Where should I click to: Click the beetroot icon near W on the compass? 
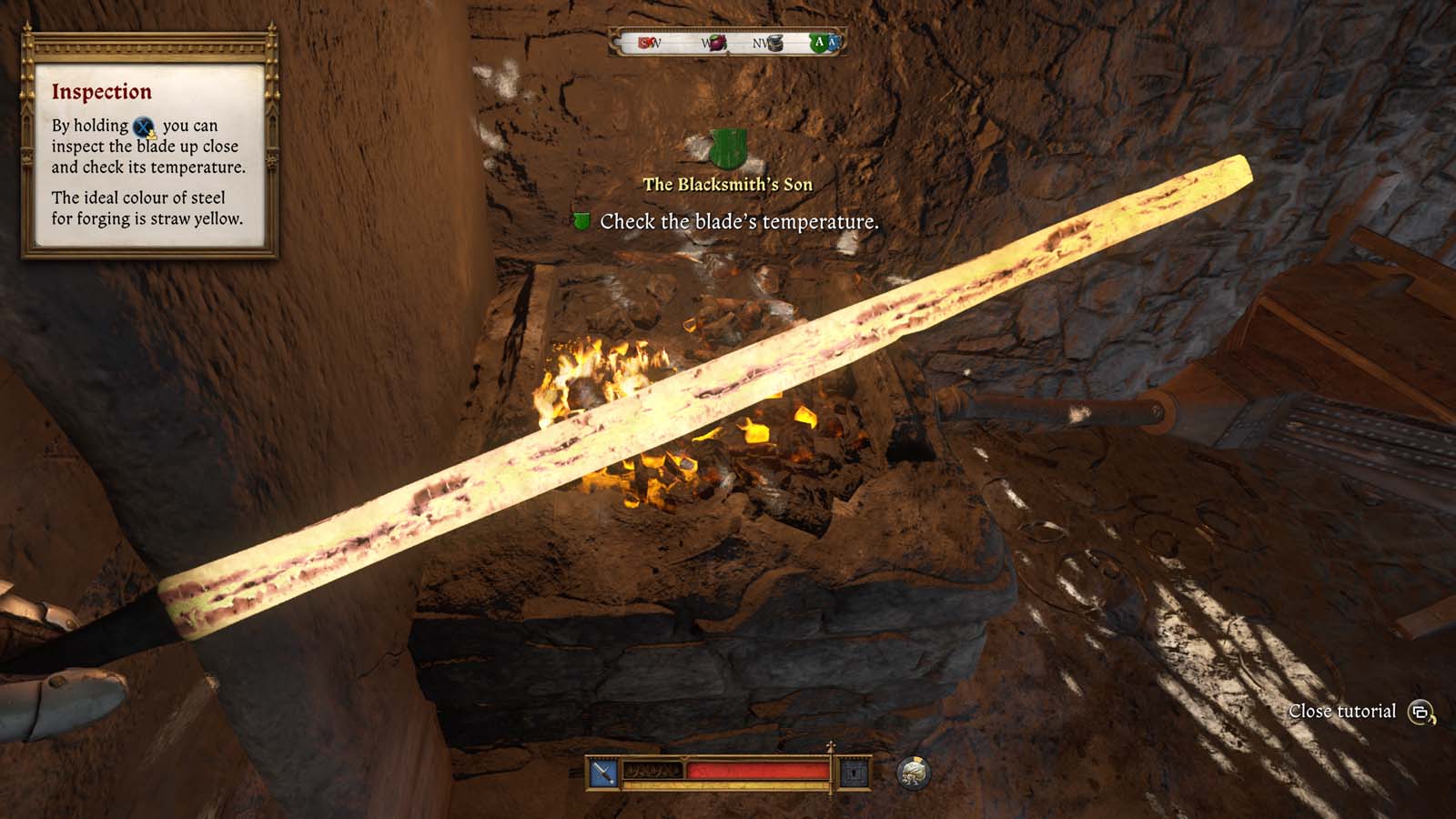(x=716, y=45)
